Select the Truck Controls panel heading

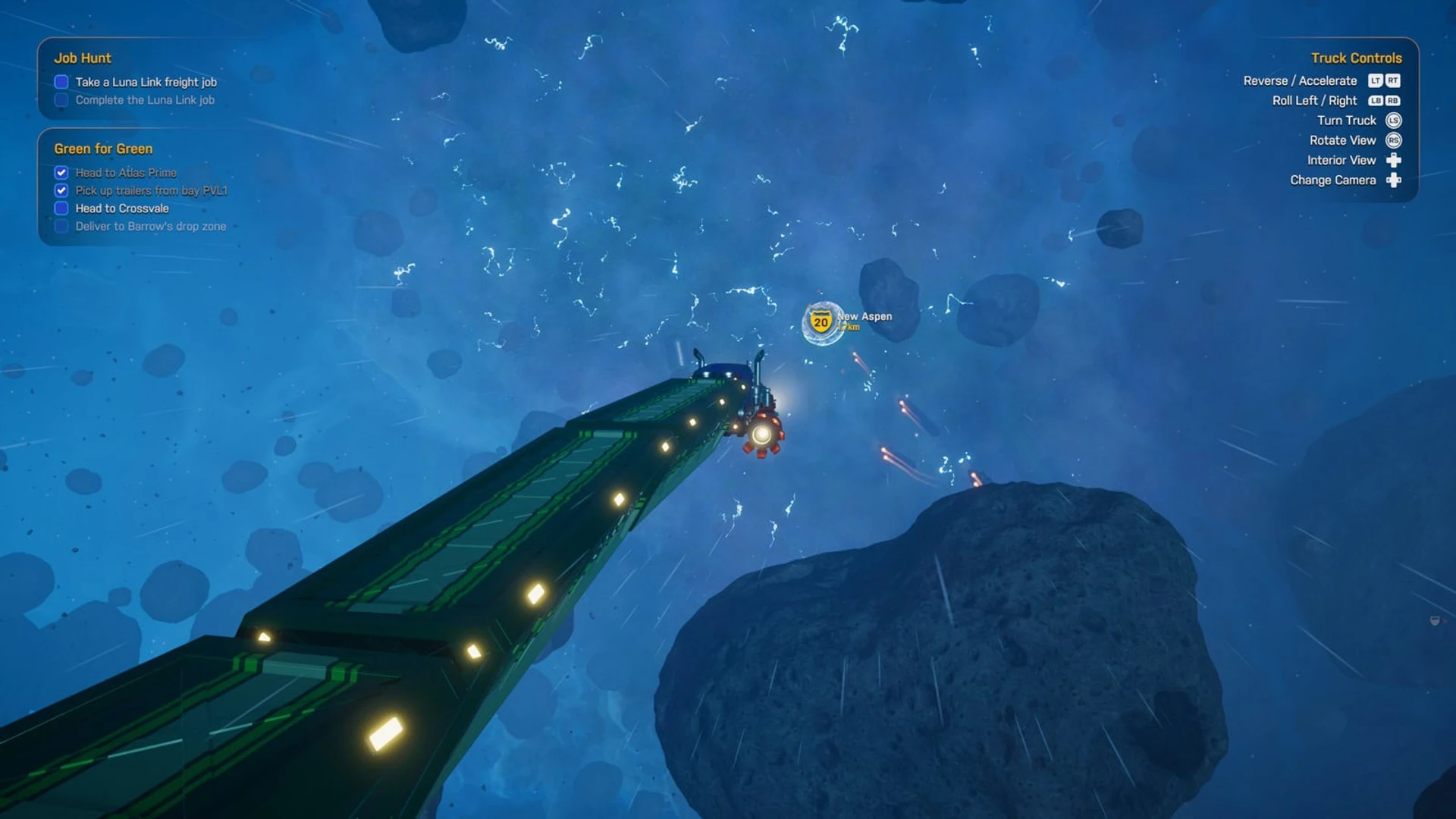(1356, 58)
